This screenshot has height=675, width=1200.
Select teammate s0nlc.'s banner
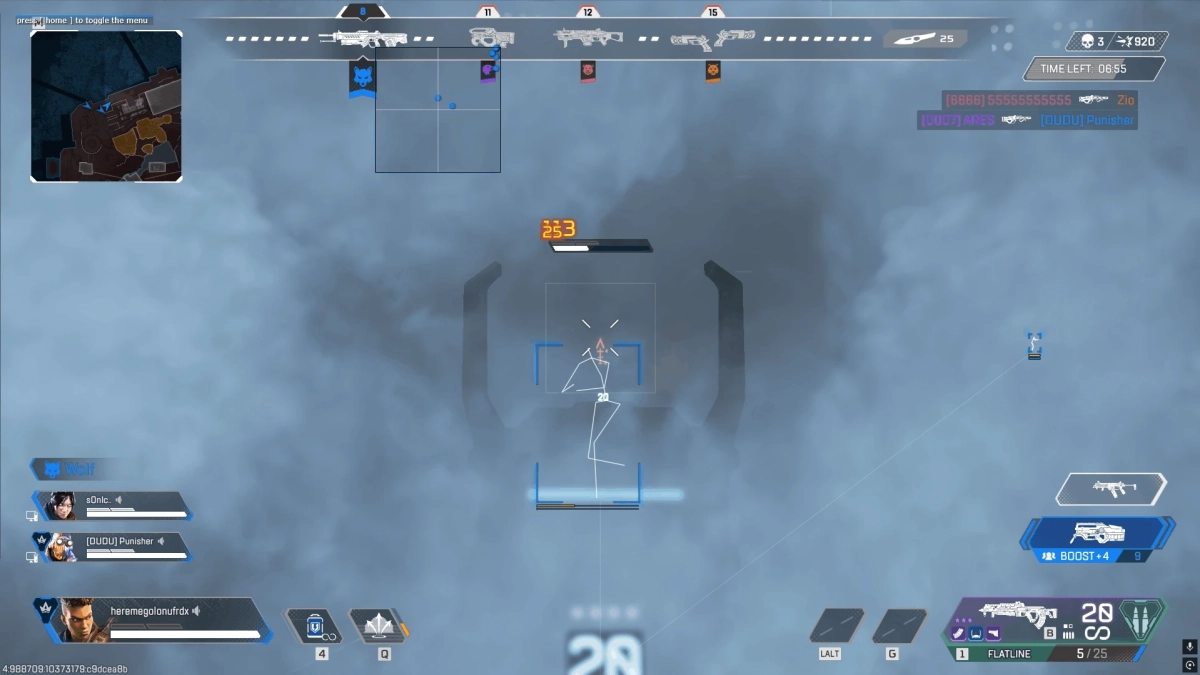coord(112,505)
